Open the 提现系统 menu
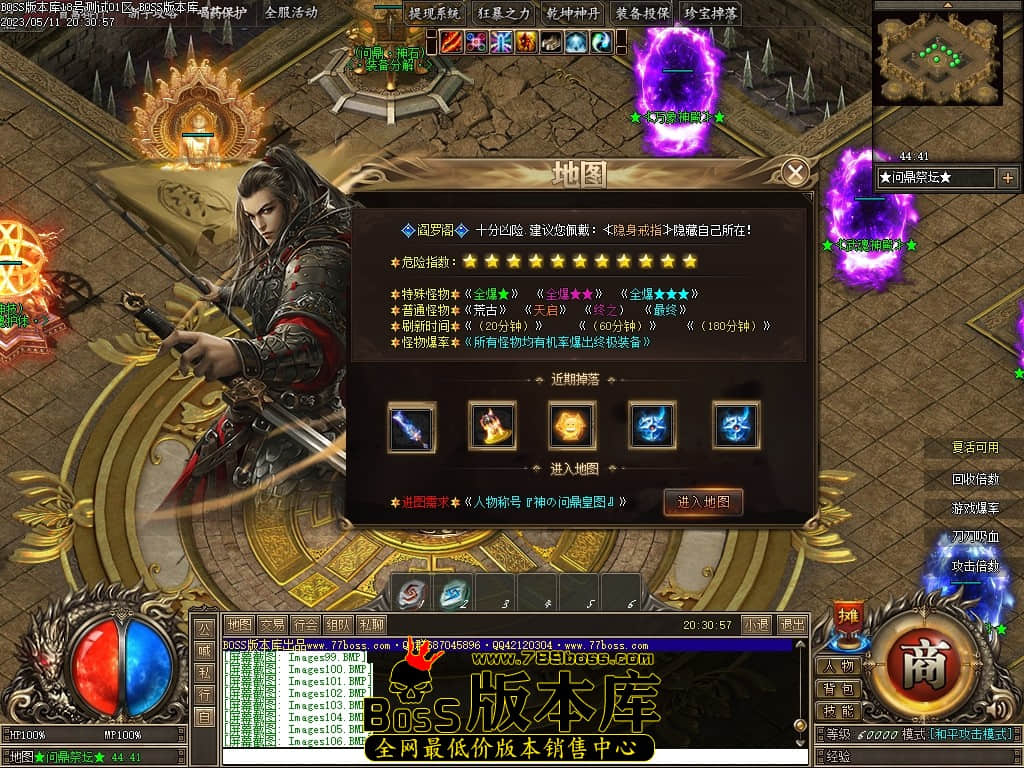The image size is (1024, 768). pyautogui.click(x=435, y=14)
